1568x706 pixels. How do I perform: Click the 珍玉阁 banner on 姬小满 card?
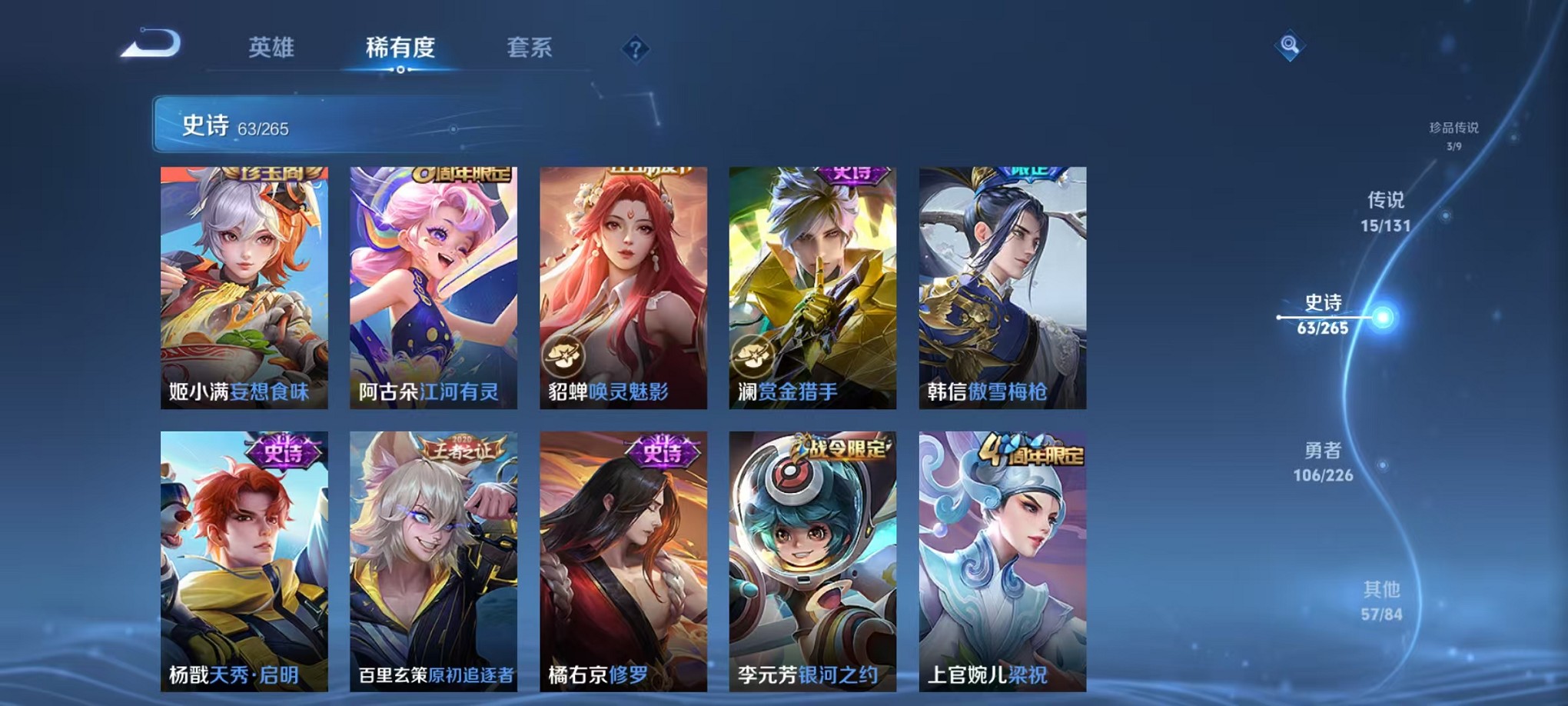click(x=273, y=175)
